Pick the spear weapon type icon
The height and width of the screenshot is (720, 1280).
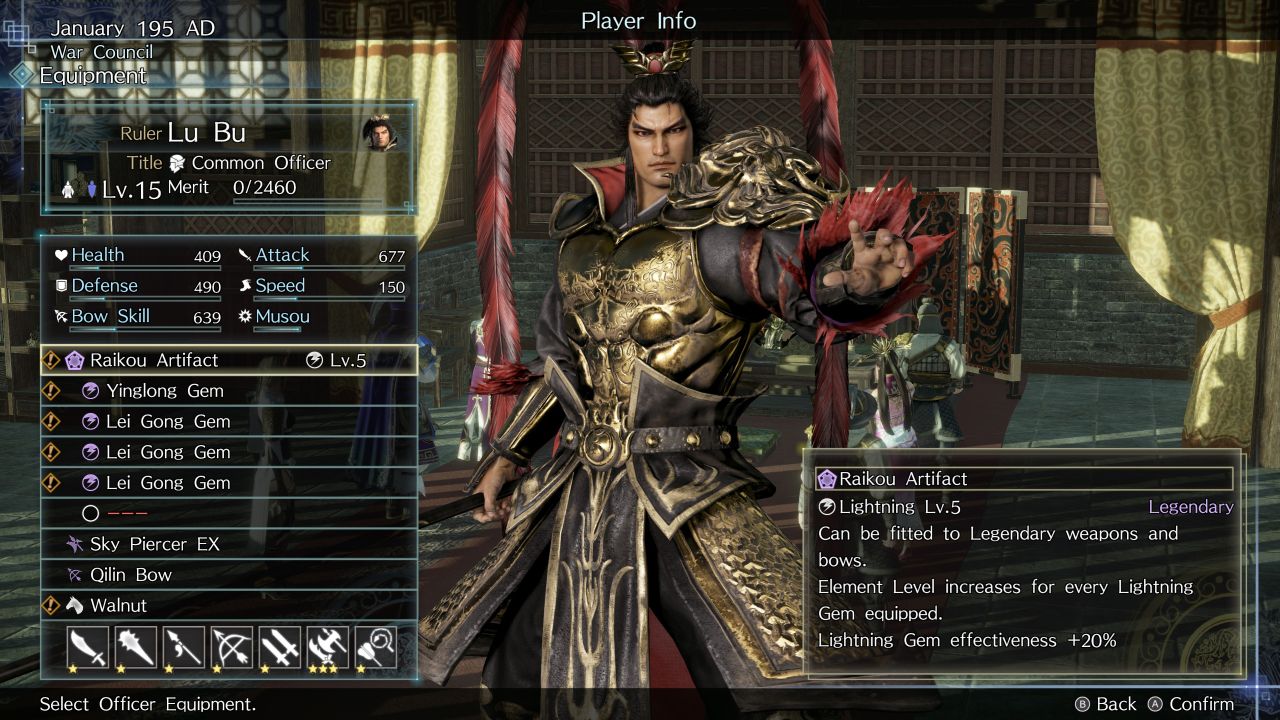pyautogui.click(x=184, y=647)
